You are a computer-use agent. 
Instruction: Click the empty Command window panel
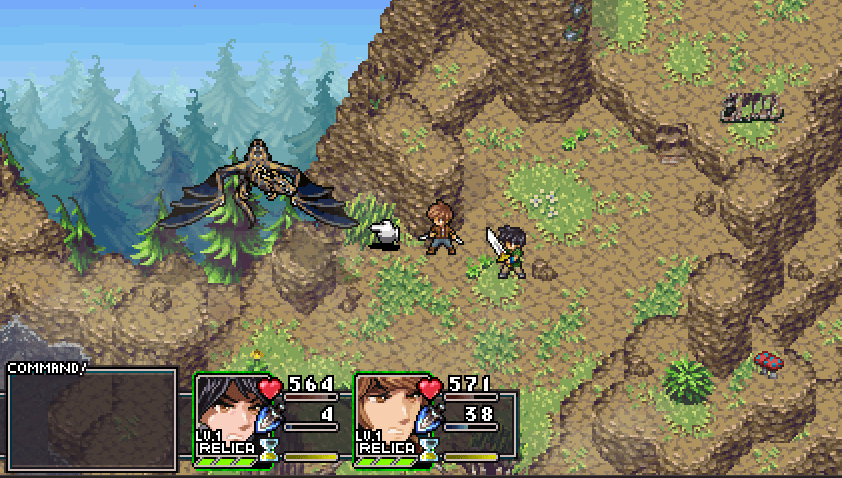click(92, 420)
